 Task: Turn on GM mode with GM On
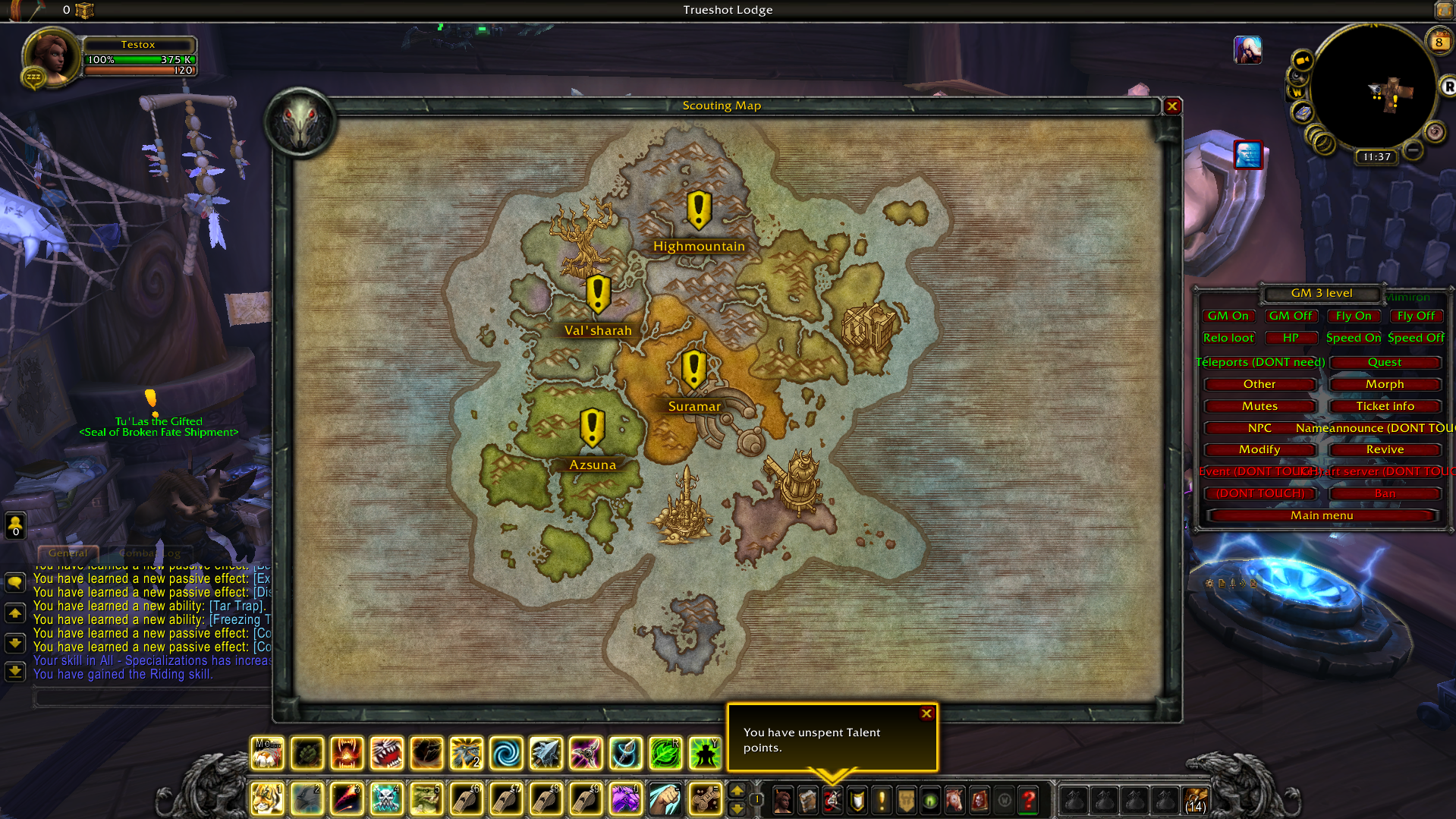click(x=1228, y=316)
